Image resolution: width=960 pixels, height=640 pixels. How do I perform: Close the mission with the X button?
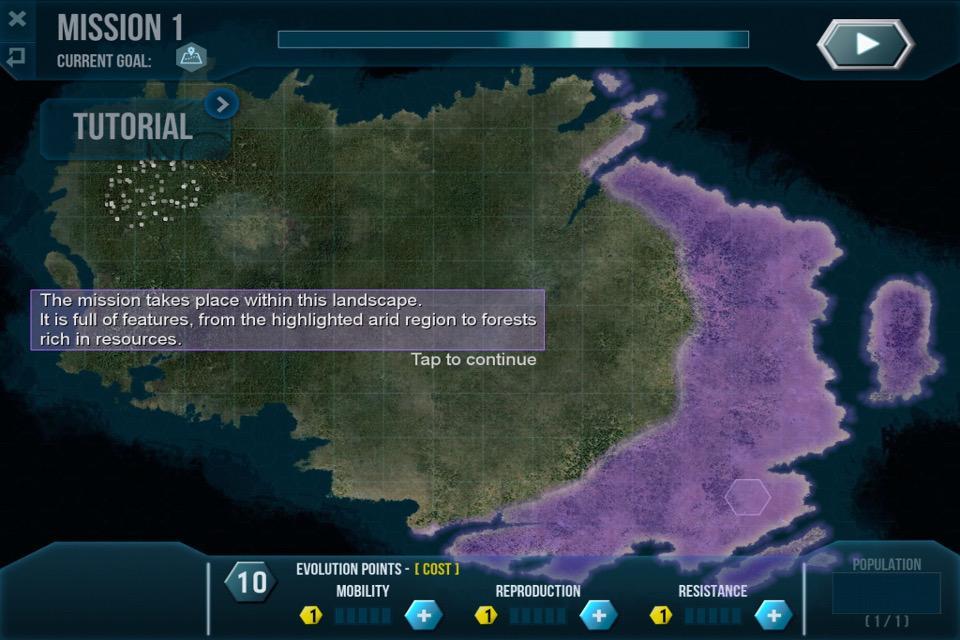(x=16, y=19)
